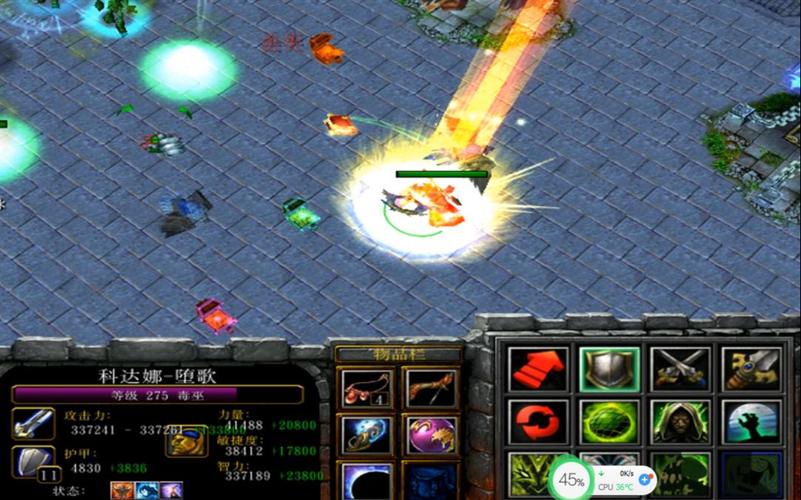Click the red circular arrows ability

click(x=538, y=423)
